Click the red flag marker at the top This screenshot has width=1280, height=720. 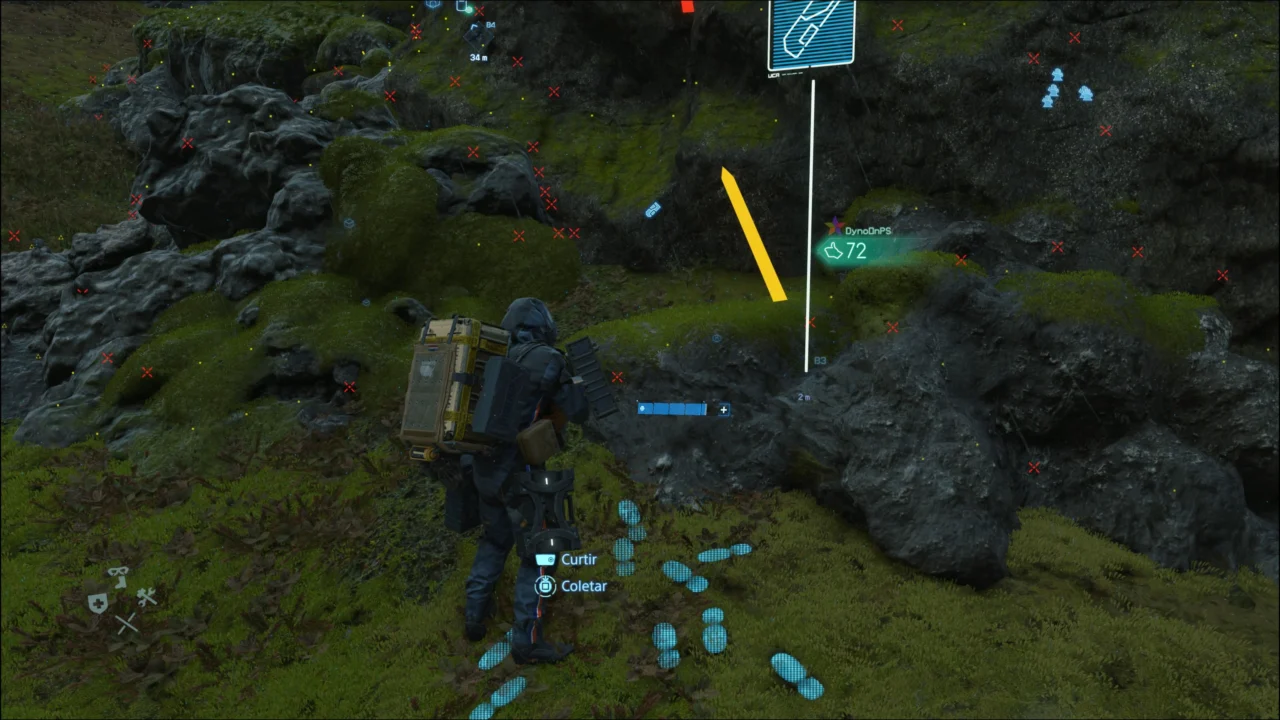pyautogui.click(x=686, y=8)
